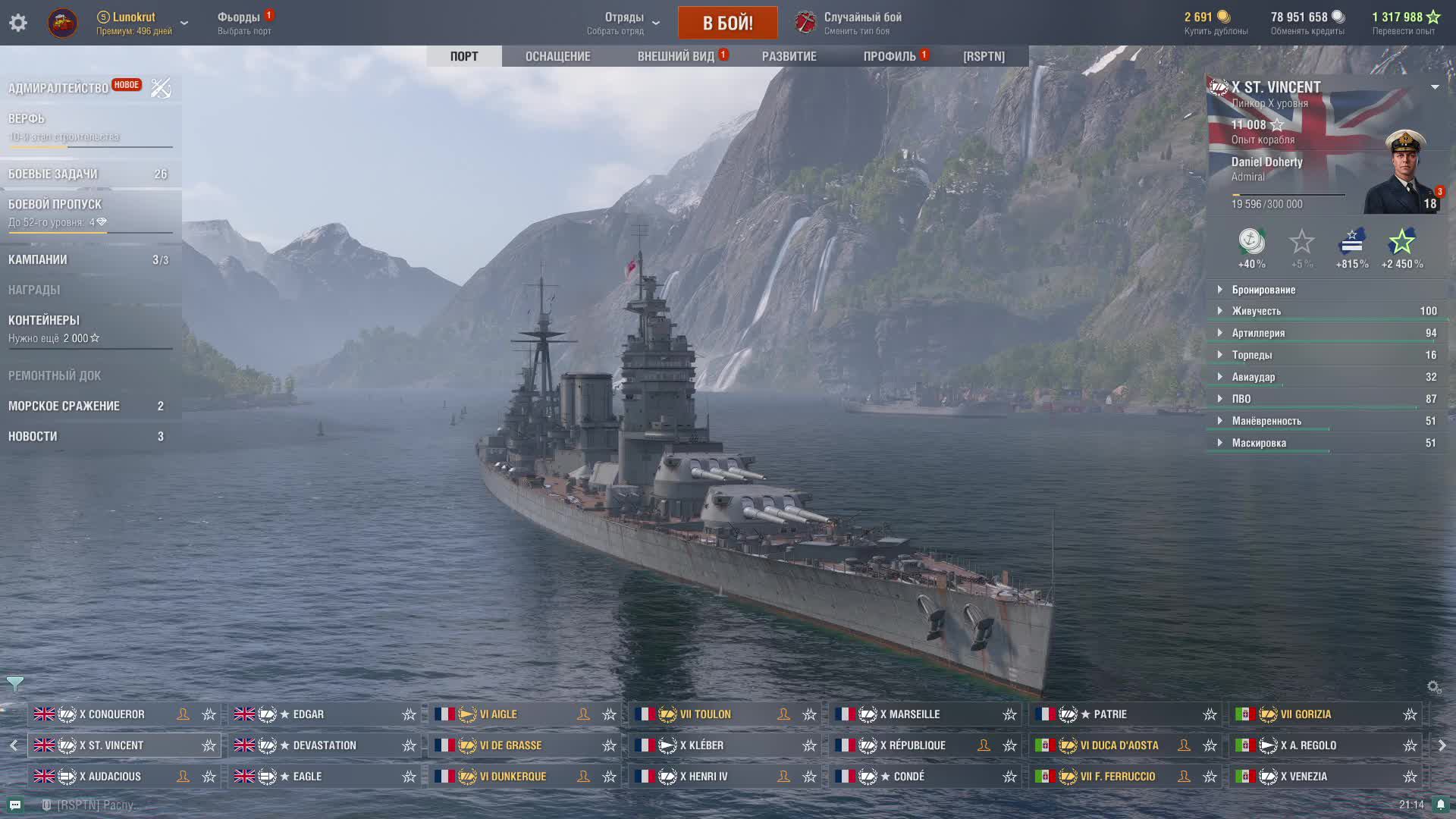The image size is (1456, 819).
Task: Switch to the ОСНАЩЕНИЕ tab
Action: (557, 56)
